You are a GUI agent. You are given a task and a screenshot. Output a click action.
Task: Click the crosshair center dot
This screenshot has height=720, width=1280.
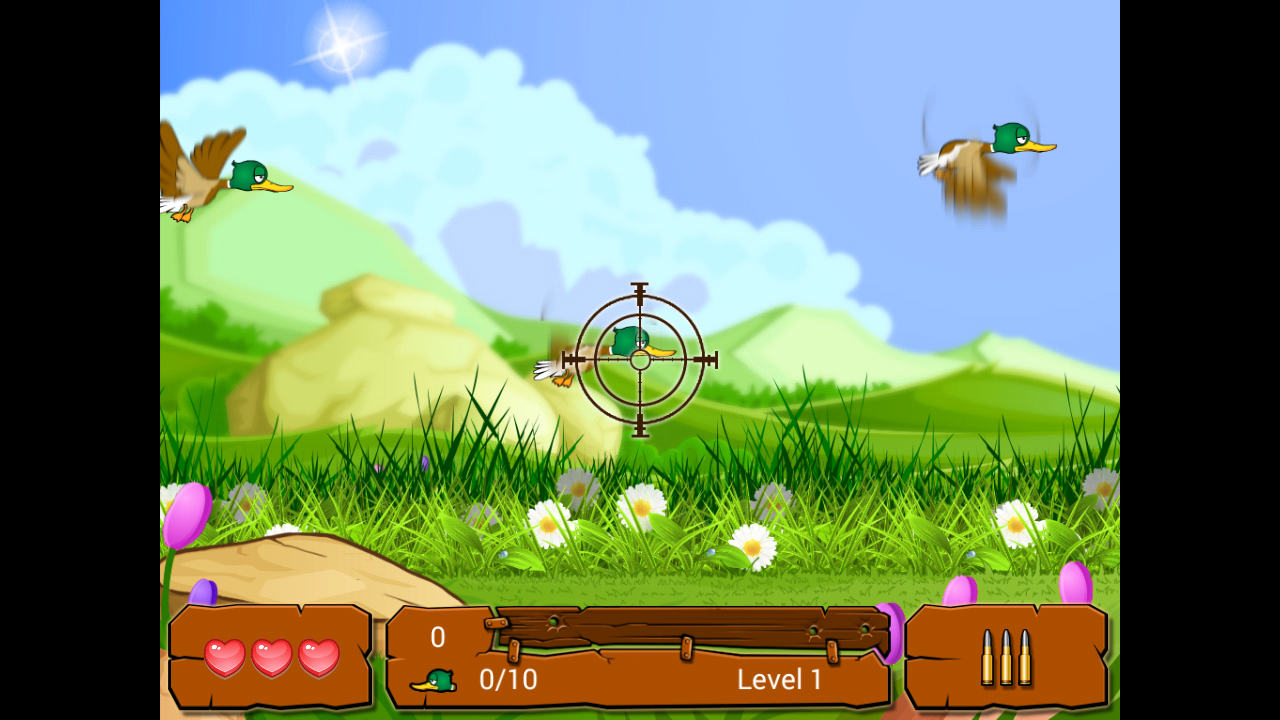point(638,358)
